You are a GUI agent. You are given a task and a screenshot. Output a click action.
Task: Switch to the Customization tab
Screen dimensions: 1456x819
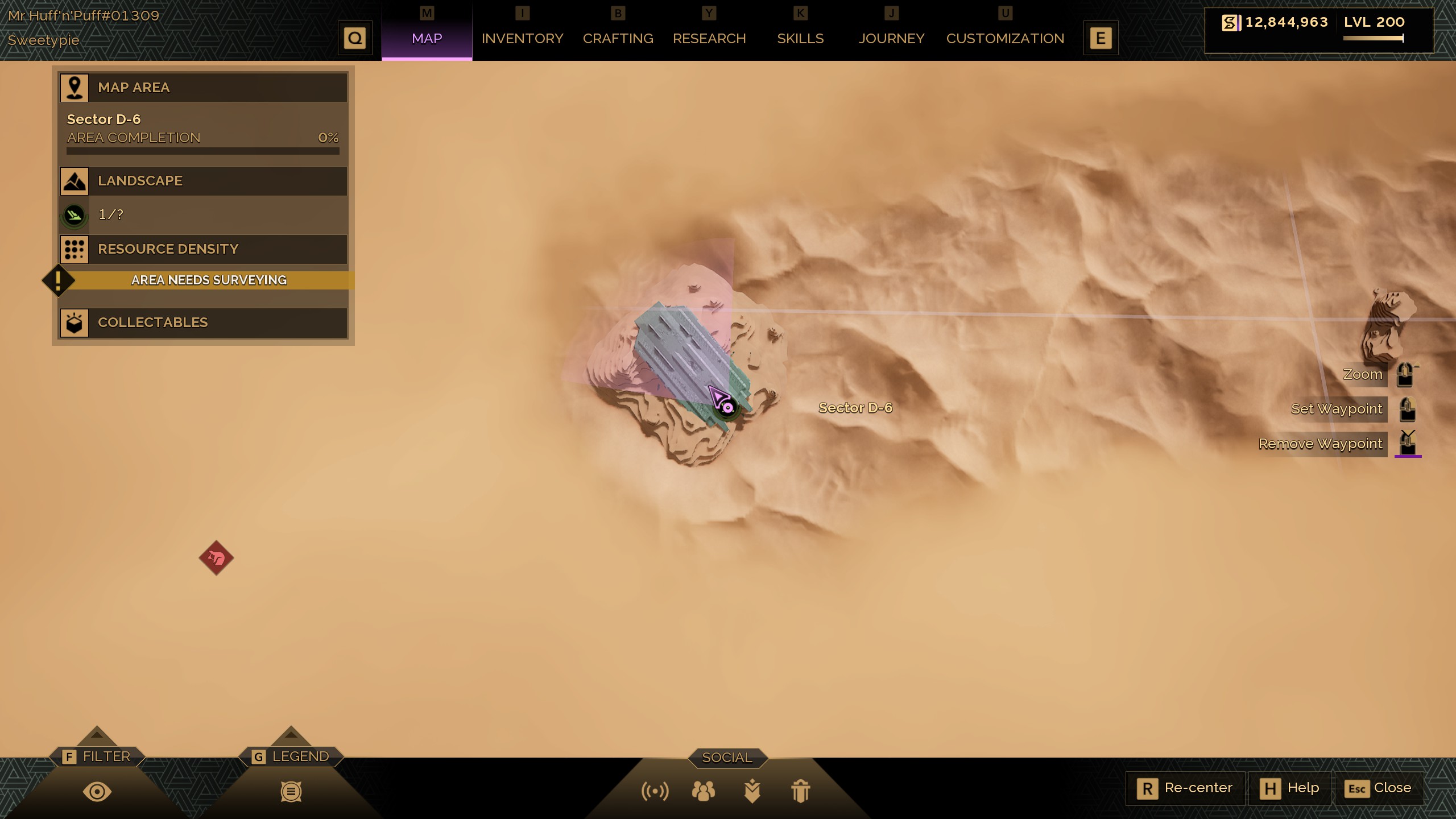coord(1005,39)
